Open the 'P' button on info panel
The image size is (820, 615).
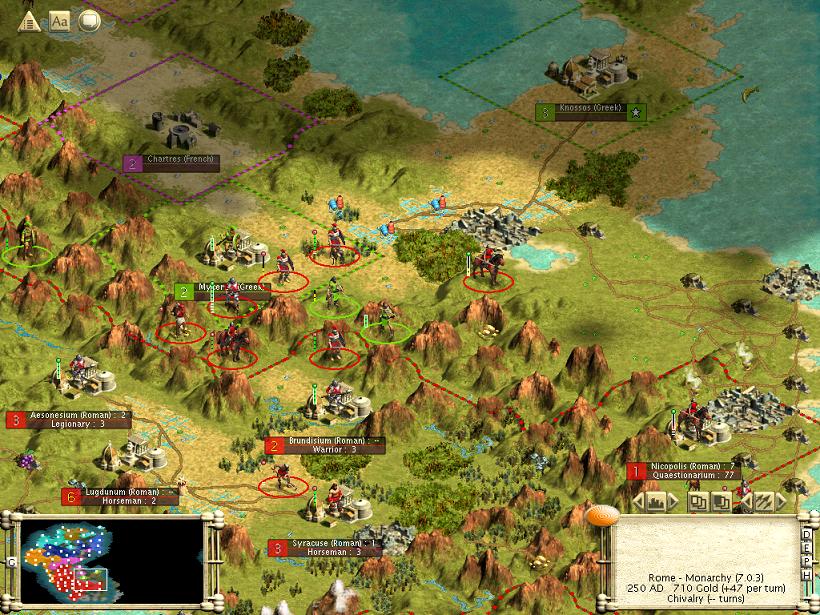(x=808, y=564)
